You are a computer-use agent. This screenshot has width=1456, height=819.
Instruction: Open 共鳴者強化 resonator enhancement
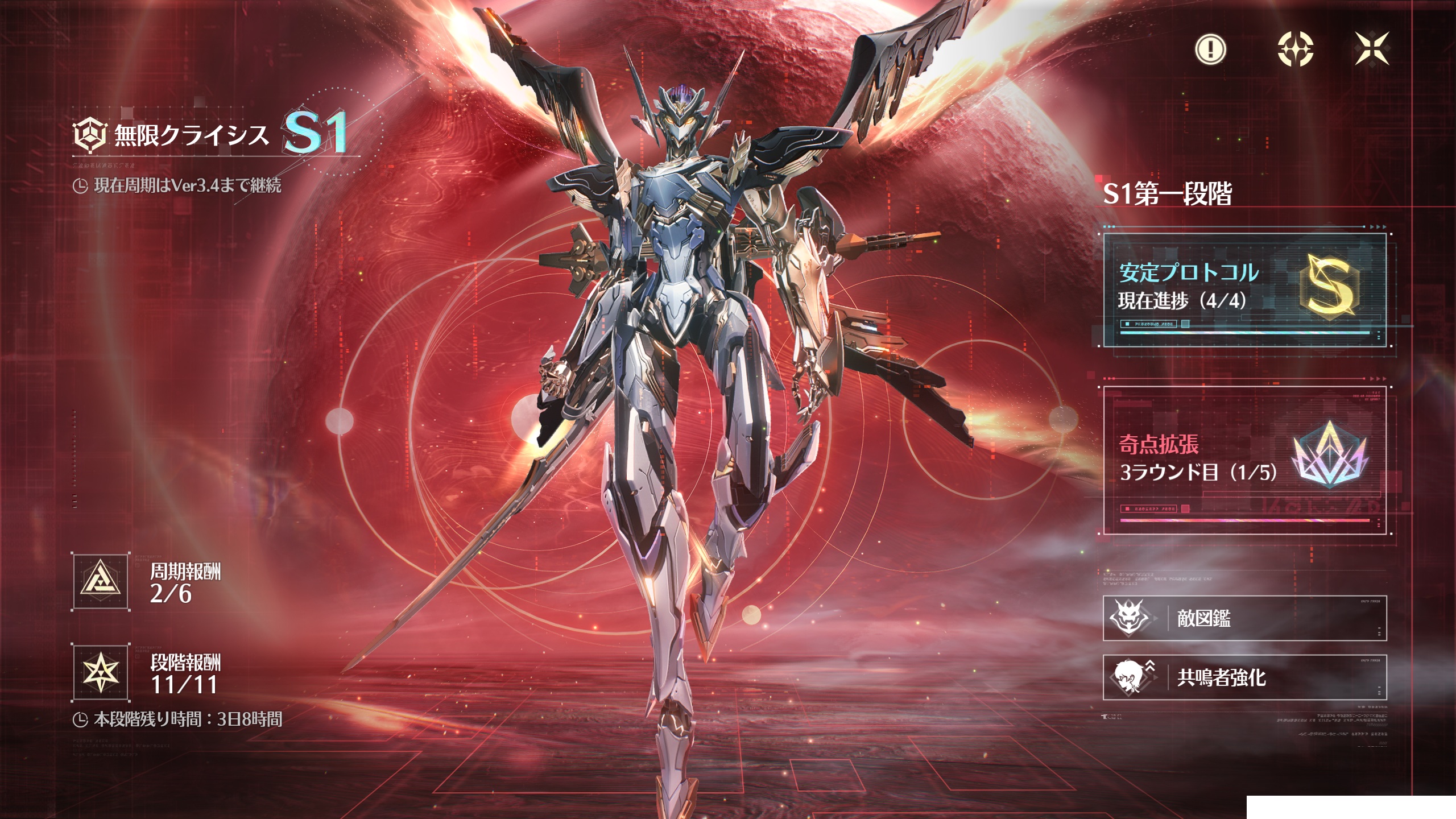pyautogui.click(x=1244, y=677)
